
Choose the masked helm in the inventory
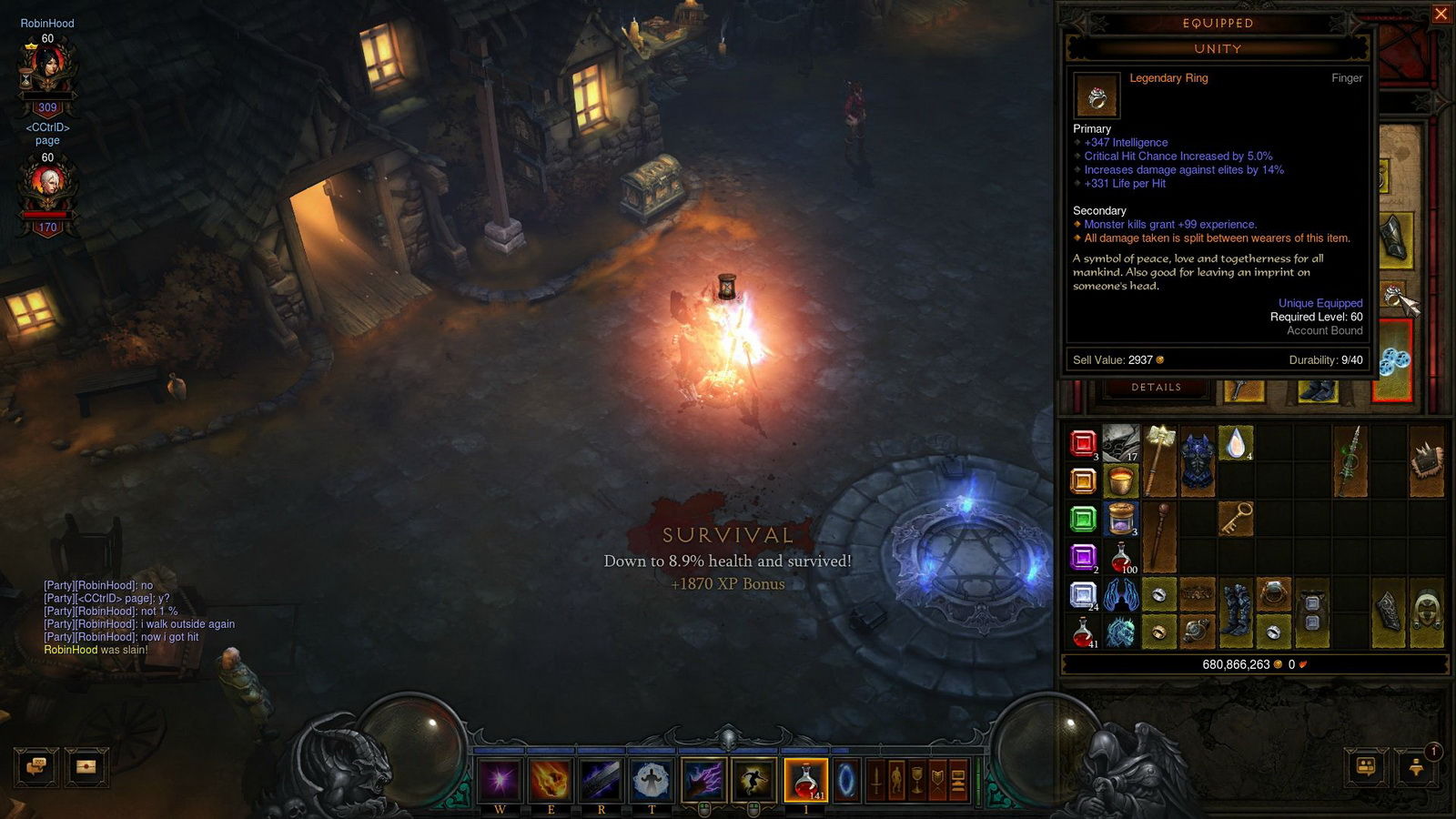point(1427,612)
